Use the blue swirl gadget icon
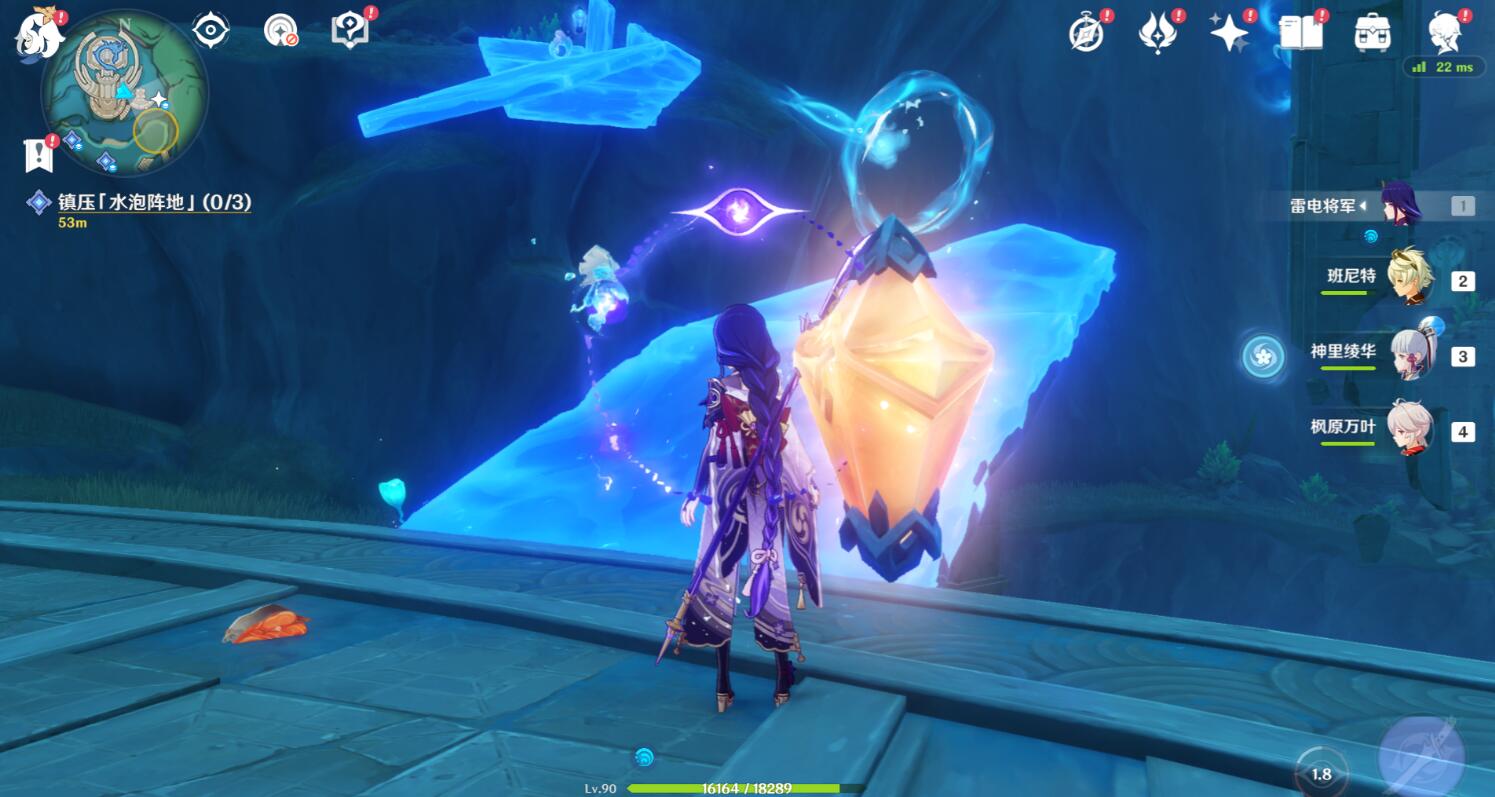 pos(1263,356)
